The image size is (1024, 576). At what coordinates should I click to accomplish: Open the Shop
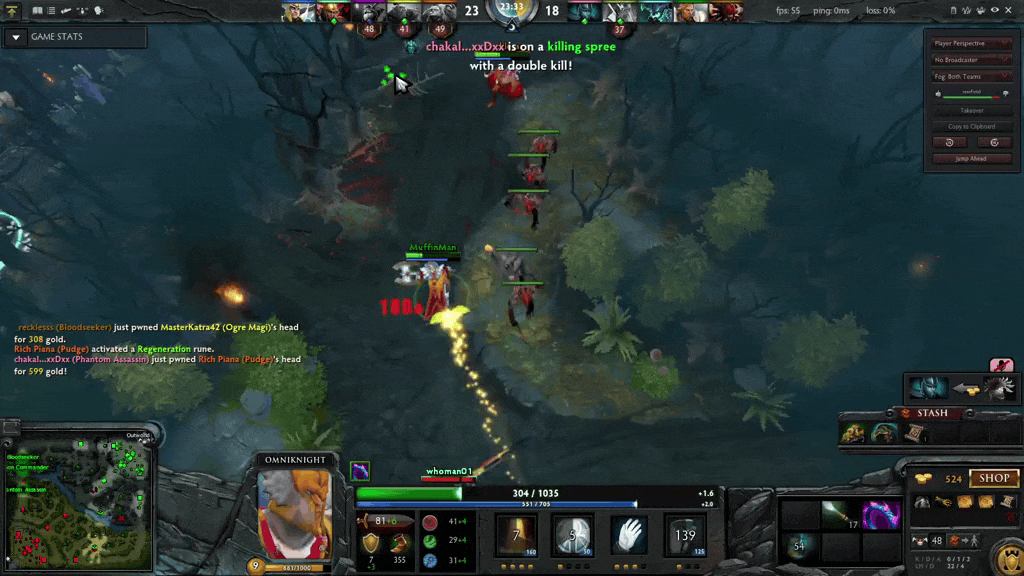(993, 478)
